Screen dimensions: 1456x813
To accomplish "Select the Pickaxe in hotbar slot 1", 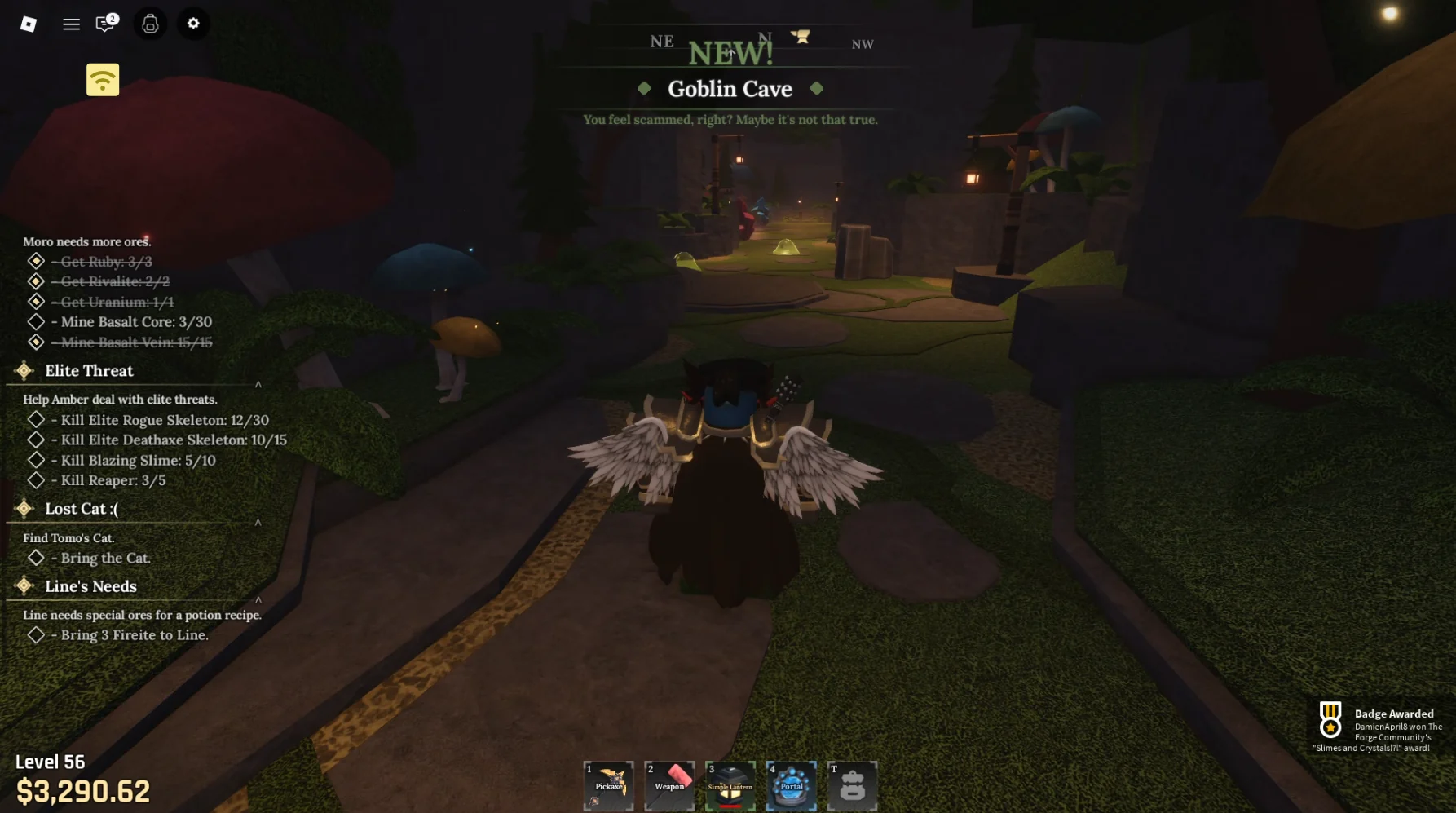I will 608,784.
